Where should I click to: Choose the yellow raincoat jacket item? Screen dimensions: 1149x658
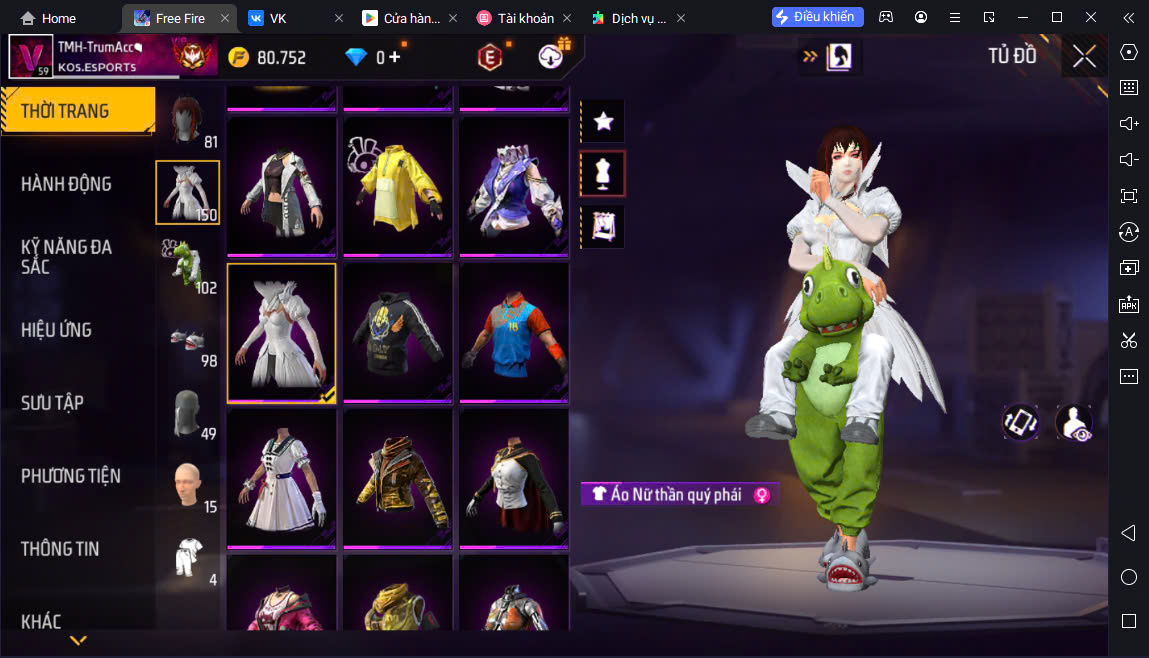click(x=397, y=185)
